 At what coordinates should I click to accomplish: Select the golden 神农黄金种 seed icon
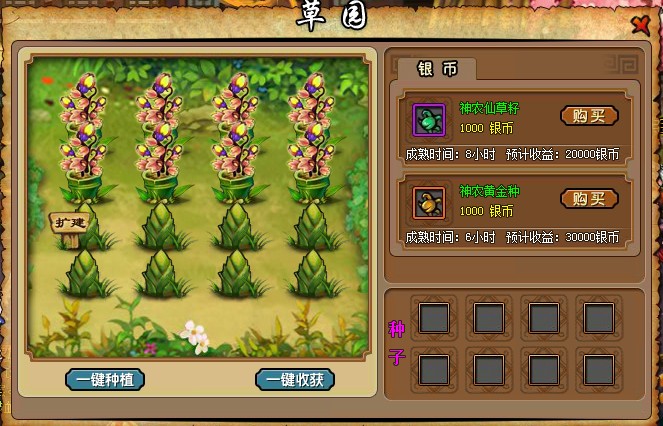[x=429, y=203]
